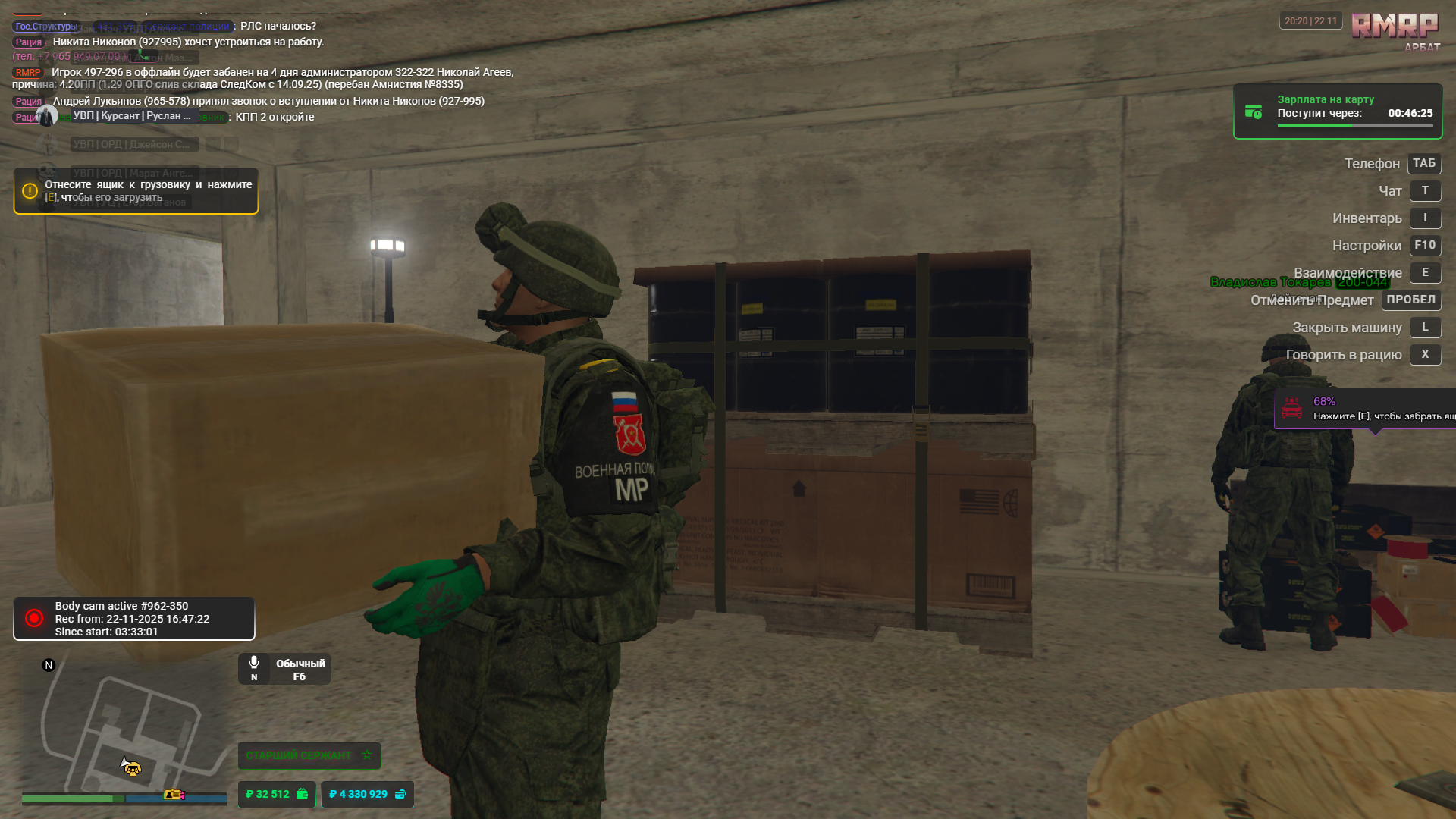This screenshot has height=819, width=1456.
Task: Click the red loading icon in the 68% popup
Action: click(x=1292, y=407)
